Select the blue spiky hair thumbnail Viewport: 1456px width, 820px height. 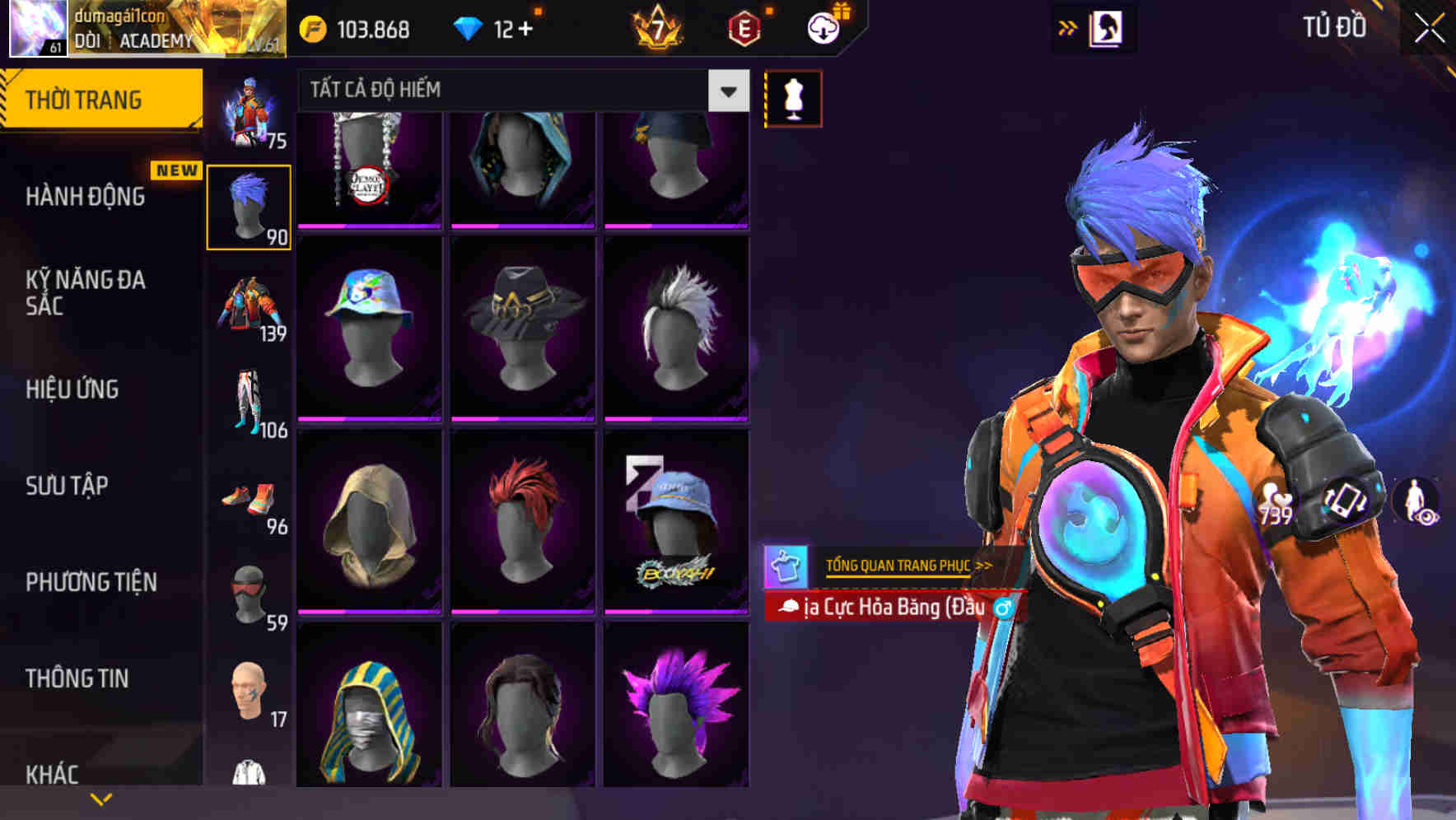[x=250, y=205]
